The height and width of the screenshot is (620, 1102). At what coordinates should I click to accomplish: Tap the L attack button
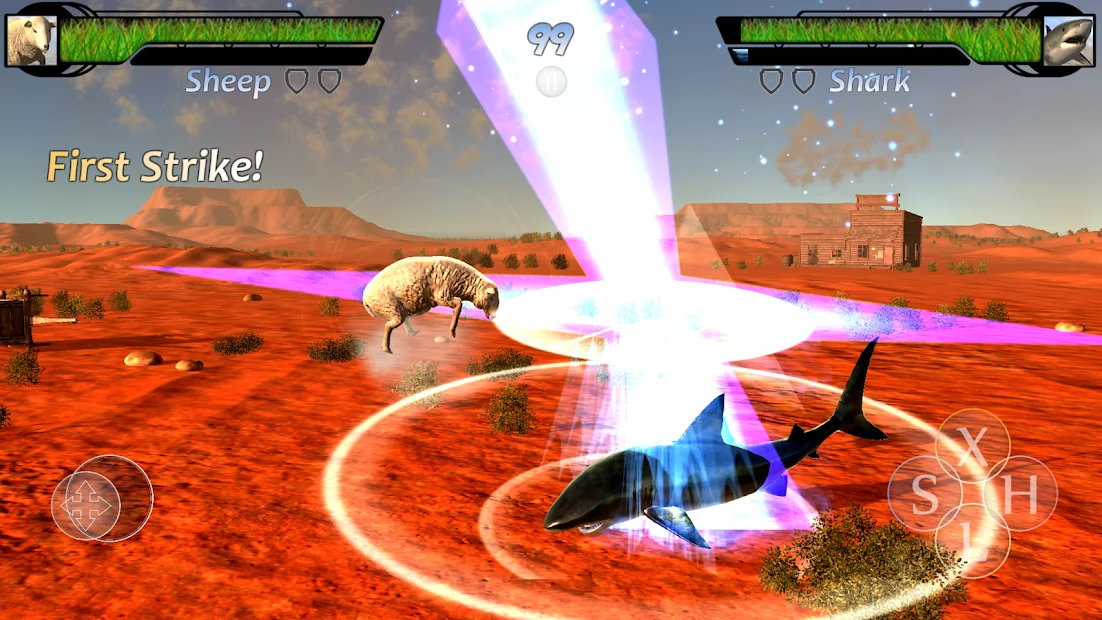(972, 540)
